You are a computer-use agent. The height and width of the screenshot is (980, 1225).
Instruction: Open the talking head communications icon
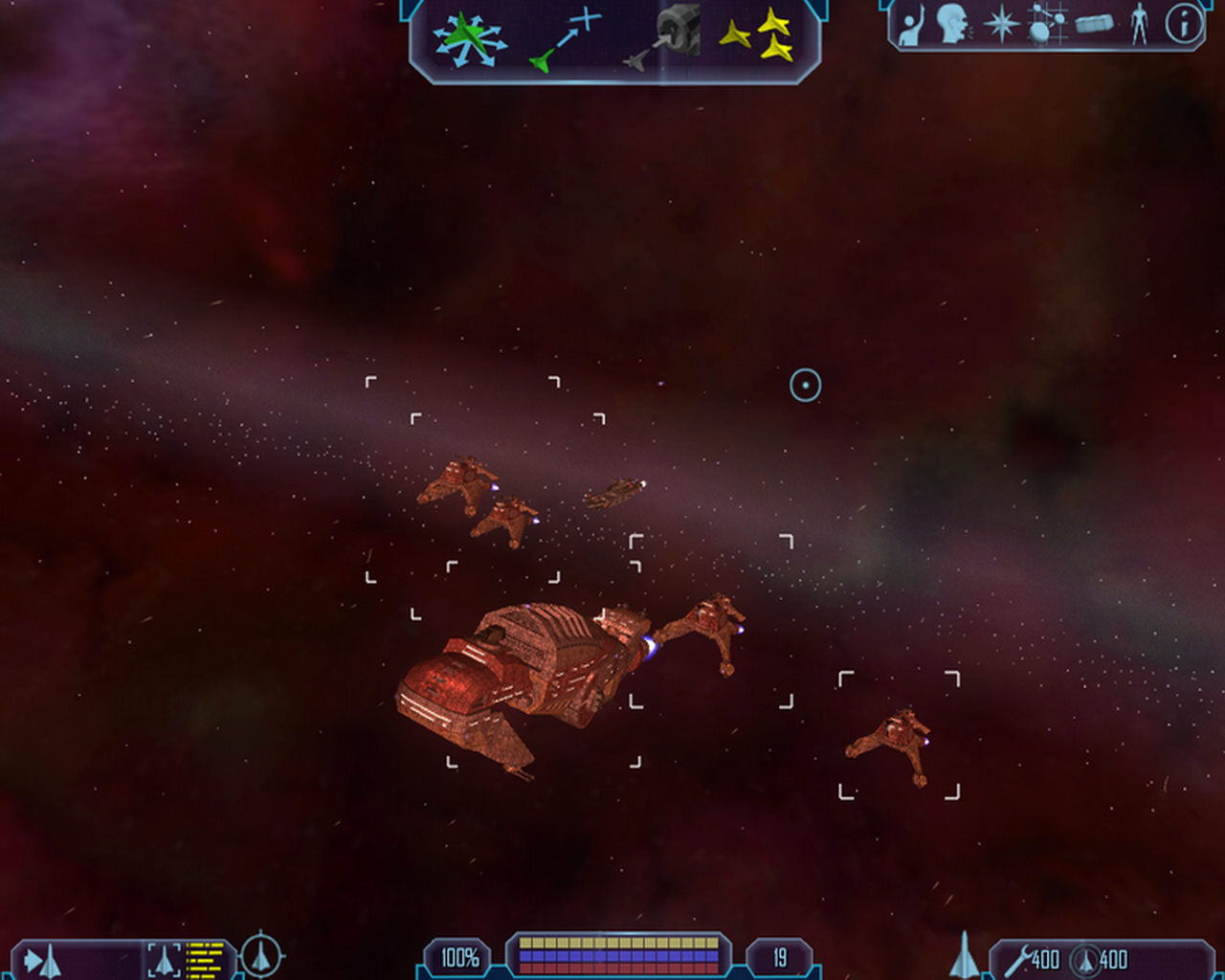952,24
